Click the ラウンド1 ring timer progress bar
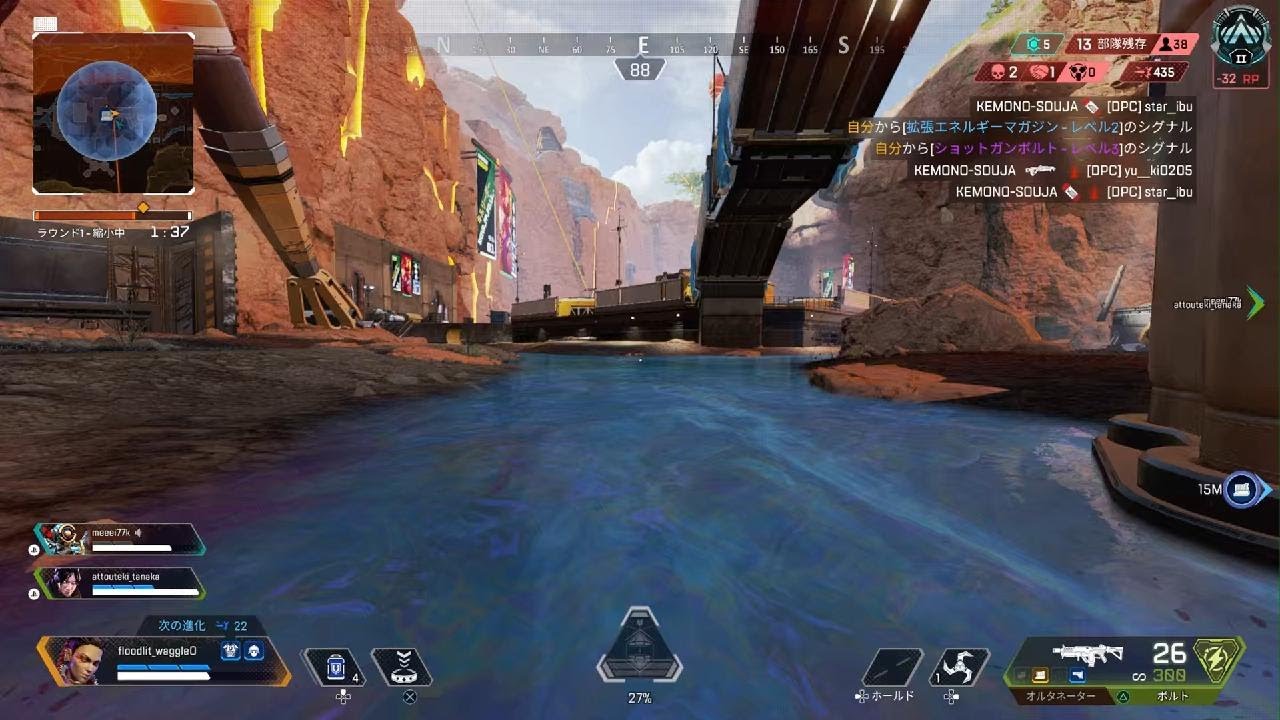The width and height of the screenshot is (1280, 720). pos(112,215)
